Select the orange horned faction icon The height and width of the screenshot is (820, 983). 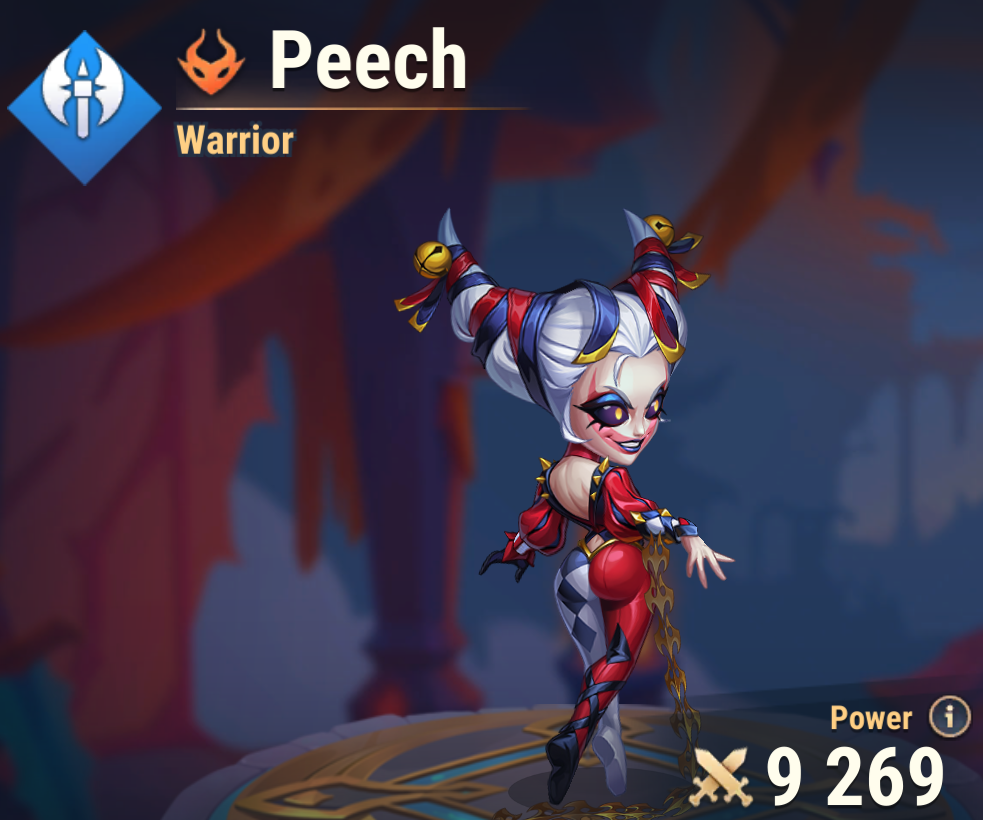tap(211, 62)
